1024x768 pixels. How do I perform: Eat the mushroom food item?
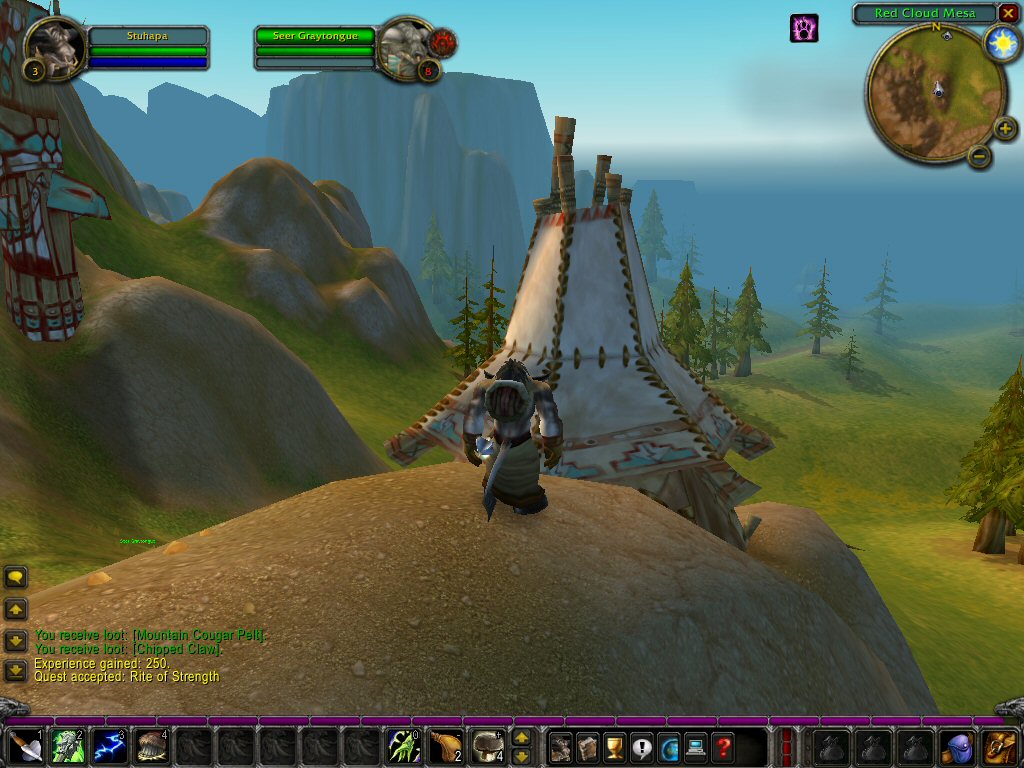pos(488,746)
